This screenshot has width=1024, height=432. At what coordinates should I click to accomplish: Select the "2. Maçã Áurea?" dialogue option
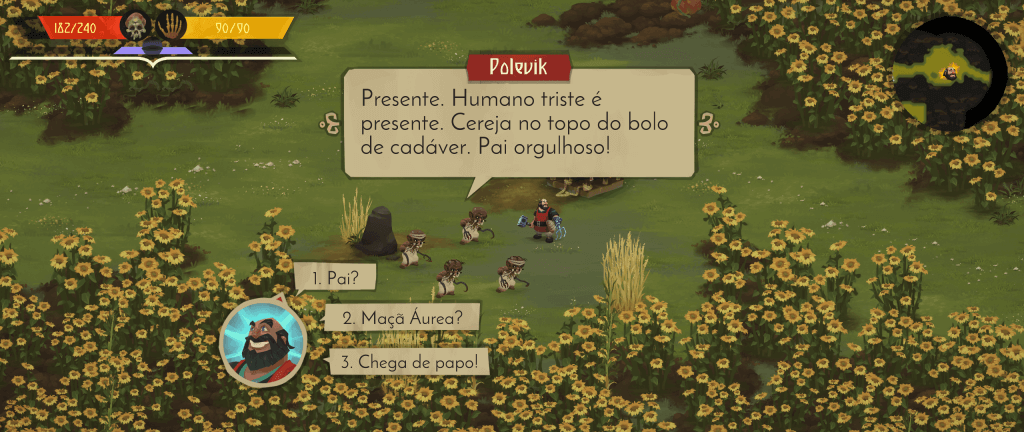401,318
